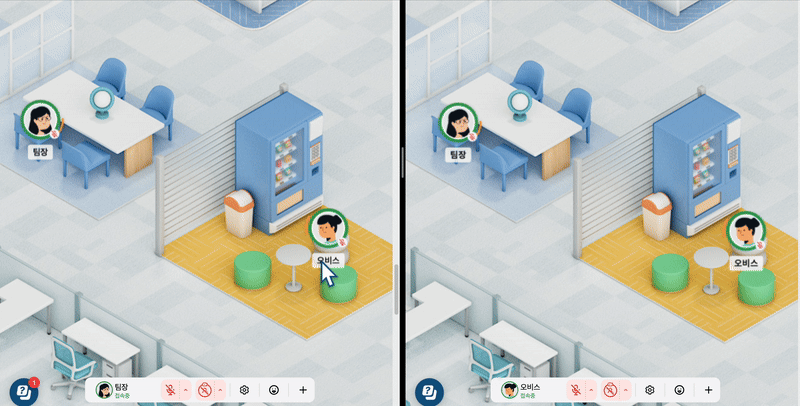Expand camera options arrow in 팀장's toolbar
The height and width of the screenshot is (406, 800).
(219, 389)
